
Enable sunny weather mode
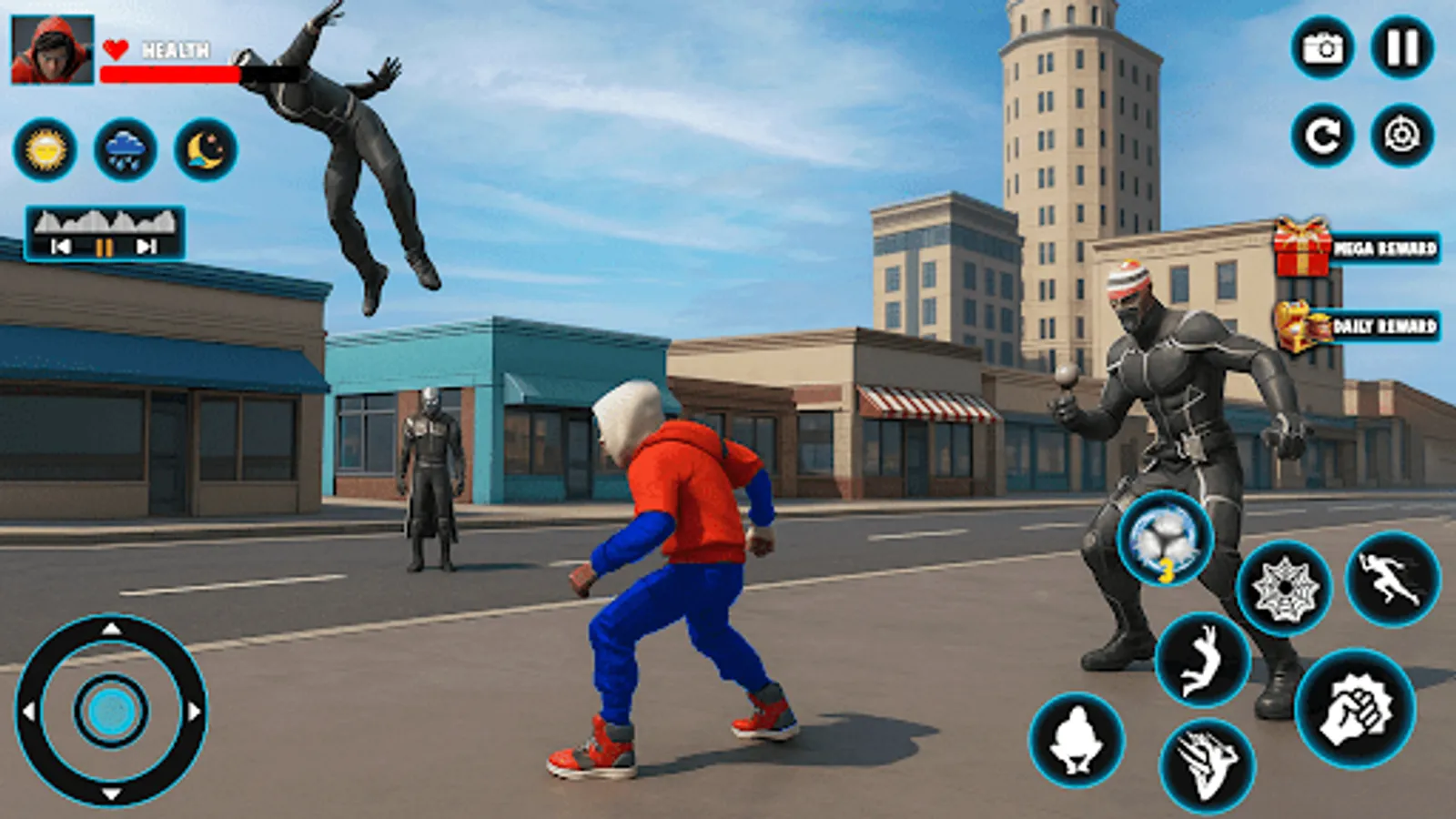[x=46, y=150]
